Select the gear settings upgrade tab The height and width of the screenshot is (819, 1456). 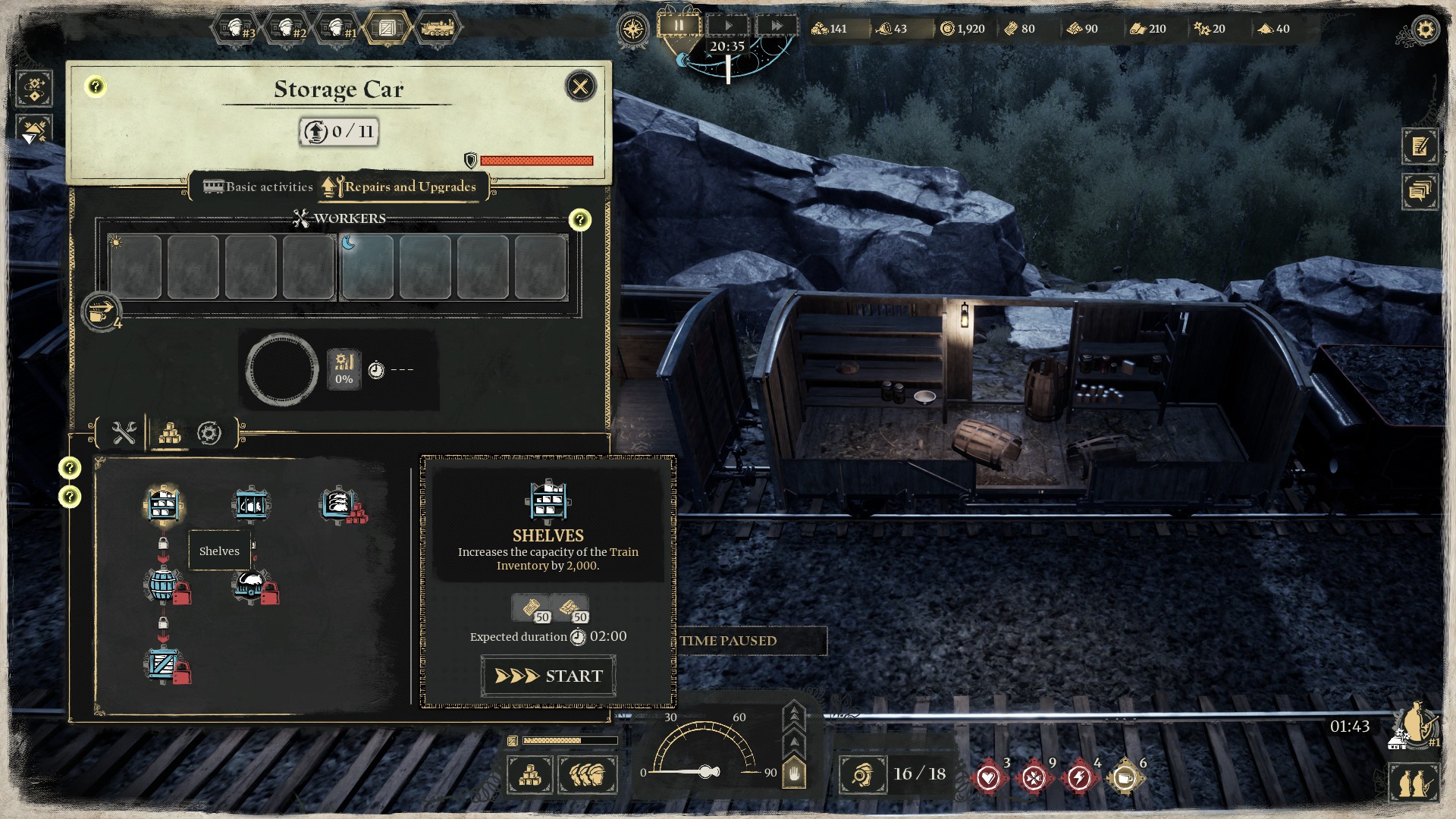(x=209, y=433)
